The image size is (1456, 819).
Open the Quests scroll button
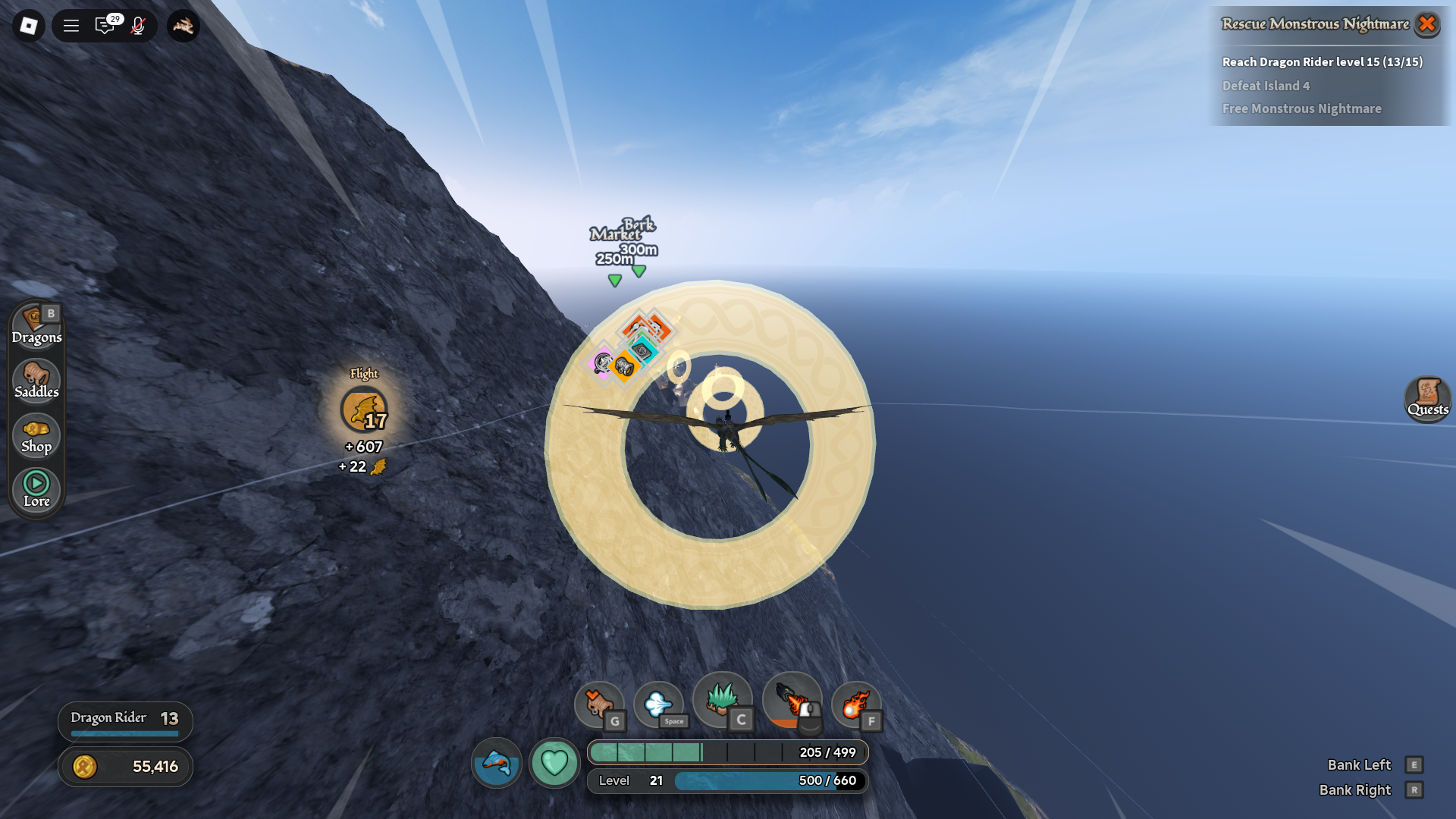click(1427, 399)
